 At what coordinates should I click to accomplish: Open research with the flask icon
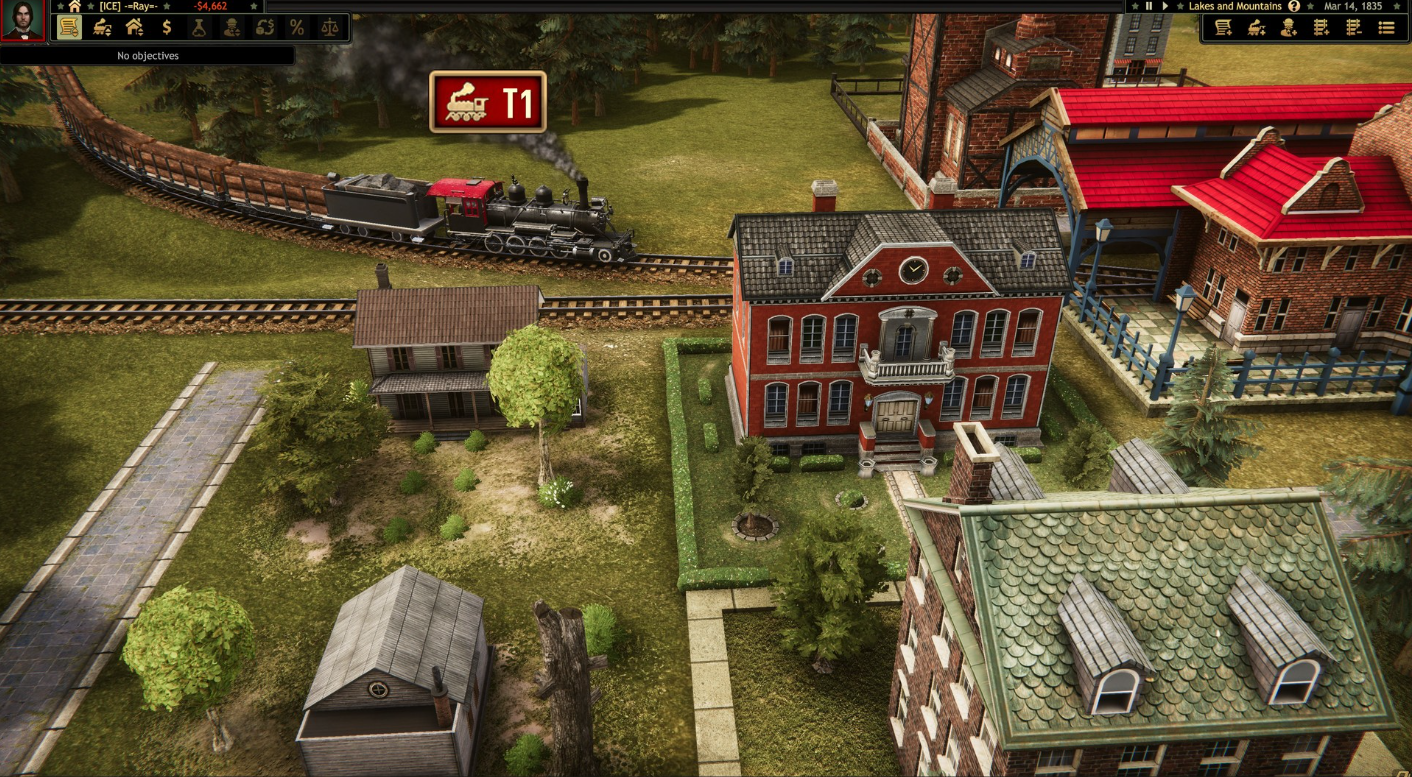(198, 27)
